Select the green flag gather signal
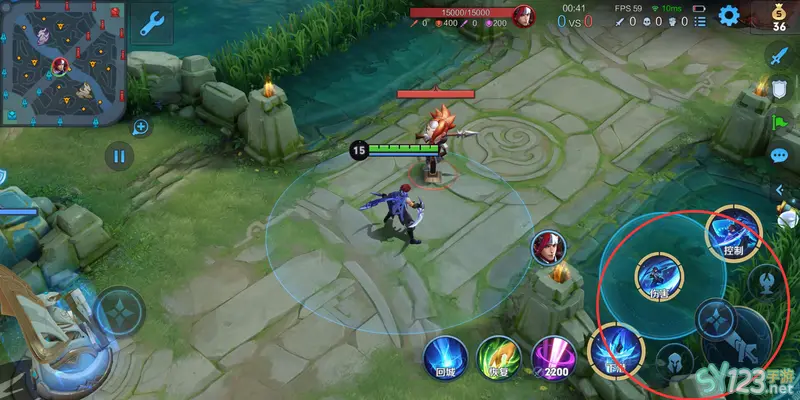Image resolution: width=800 pixels, height=400 pixels. pyautogui.click(x=779, y=123)
